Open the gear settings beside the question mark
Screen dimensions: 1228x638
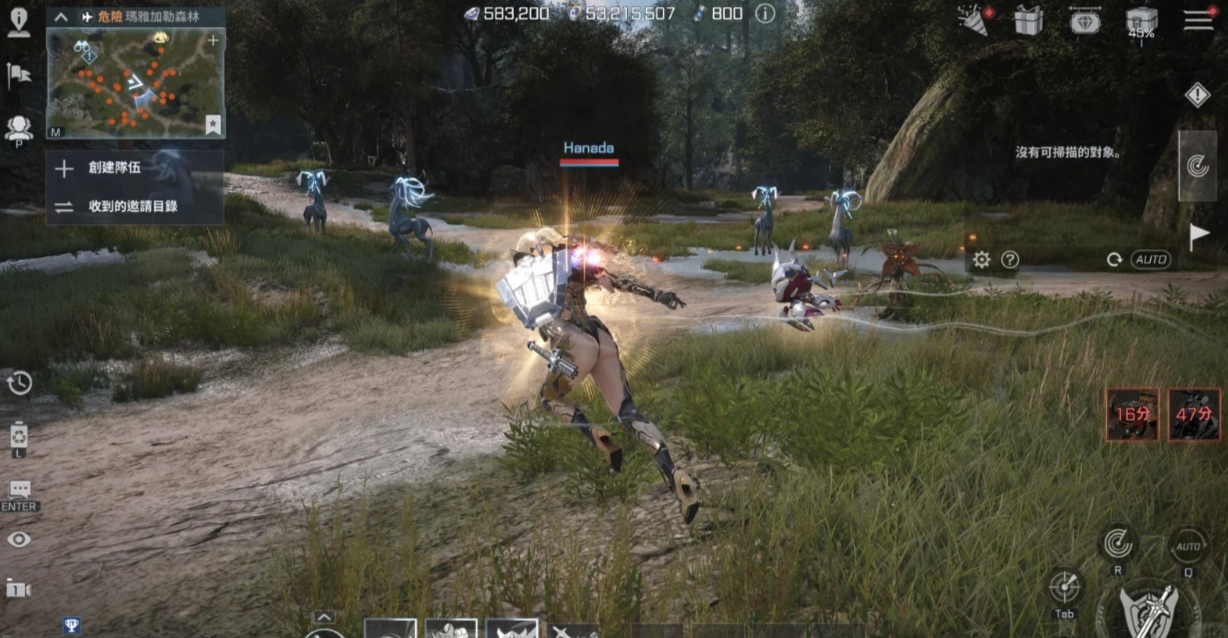pos(982,260)
